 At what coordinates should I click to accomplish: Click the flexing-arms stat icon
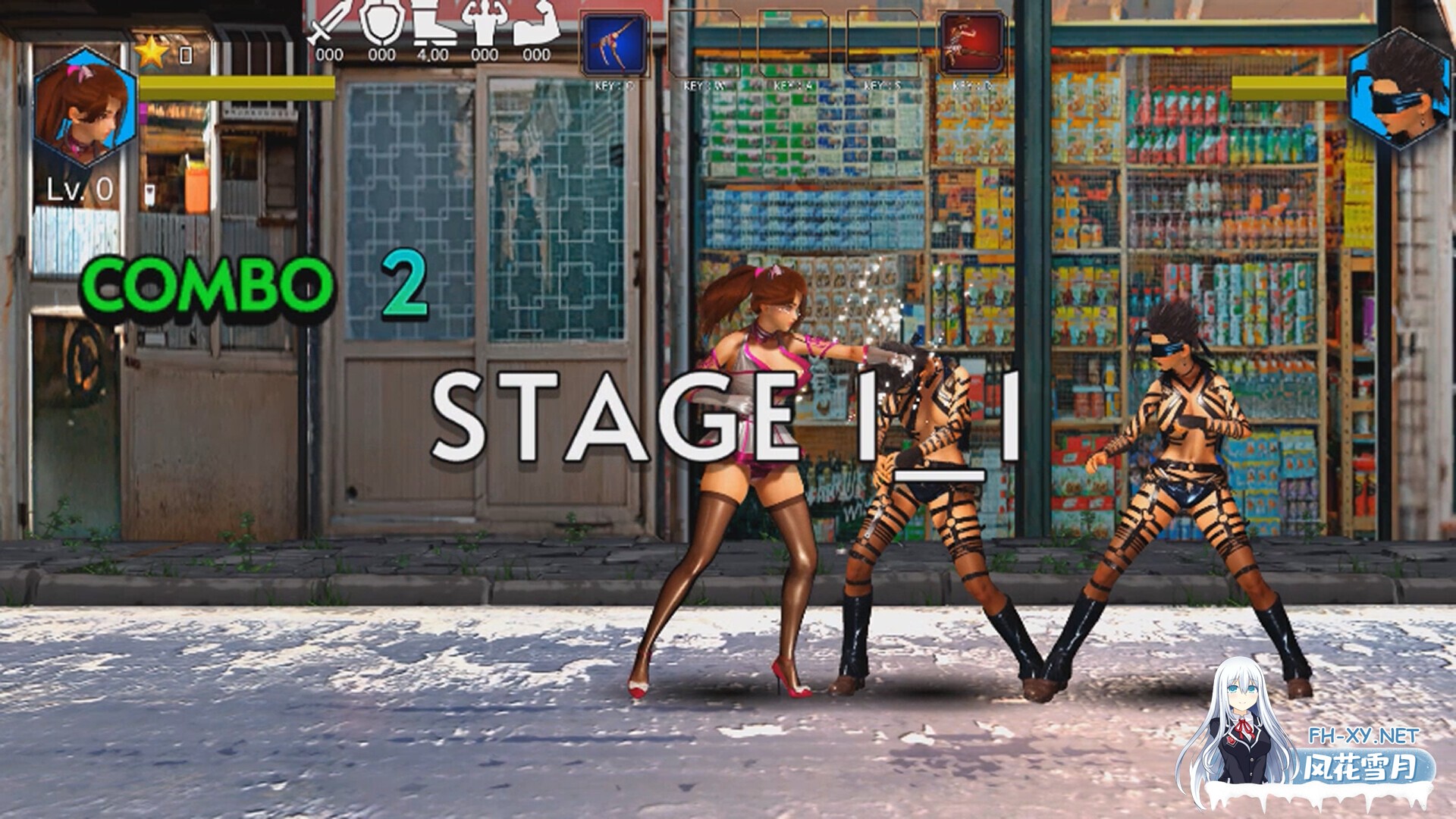point(485,19)
